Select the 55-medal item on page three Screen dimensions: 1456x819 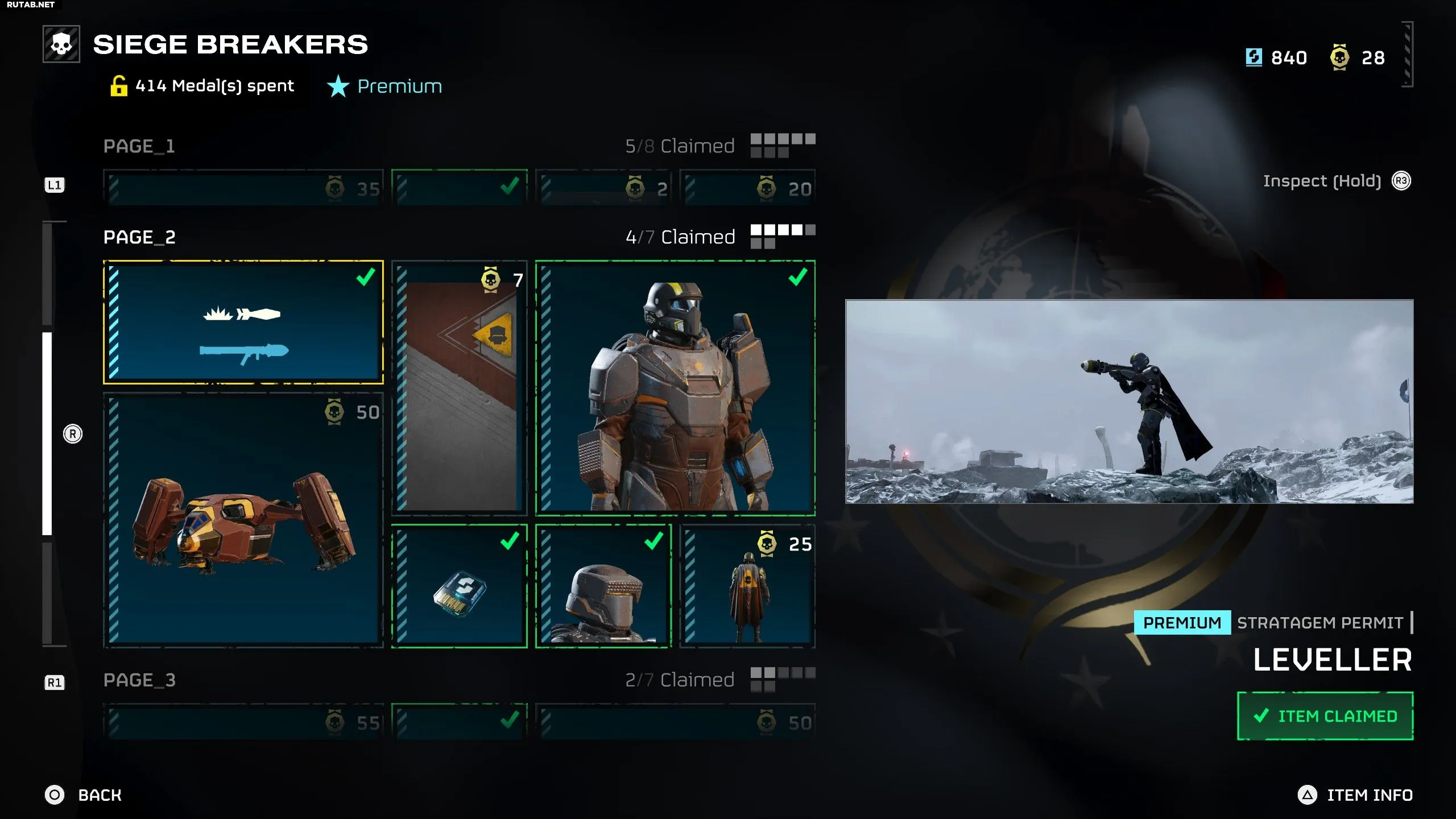click(x=243, y=722)
